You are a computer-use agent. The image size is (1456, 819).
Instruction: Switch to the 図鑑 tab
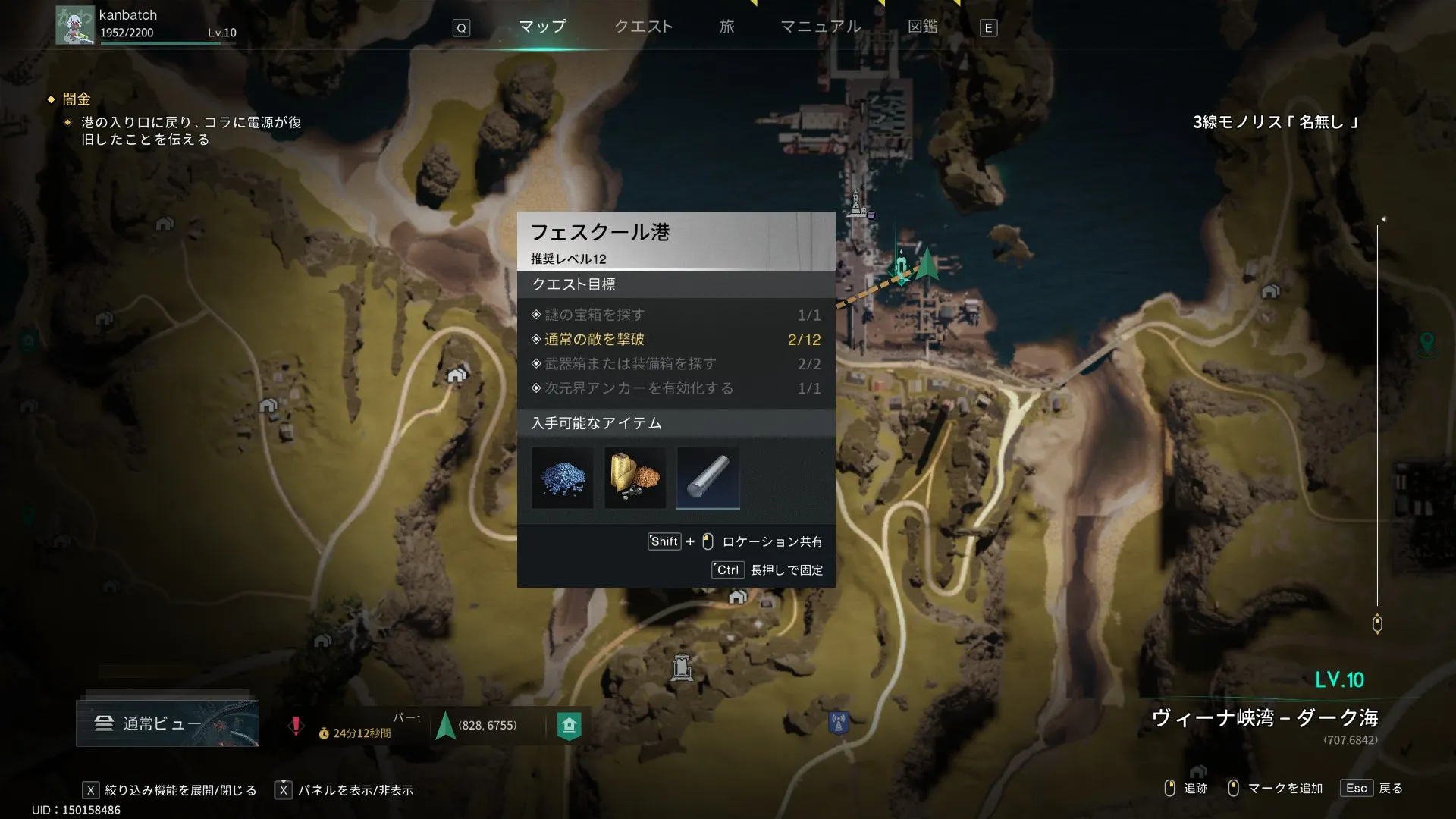pyautogui.click(x=922, y=27)
